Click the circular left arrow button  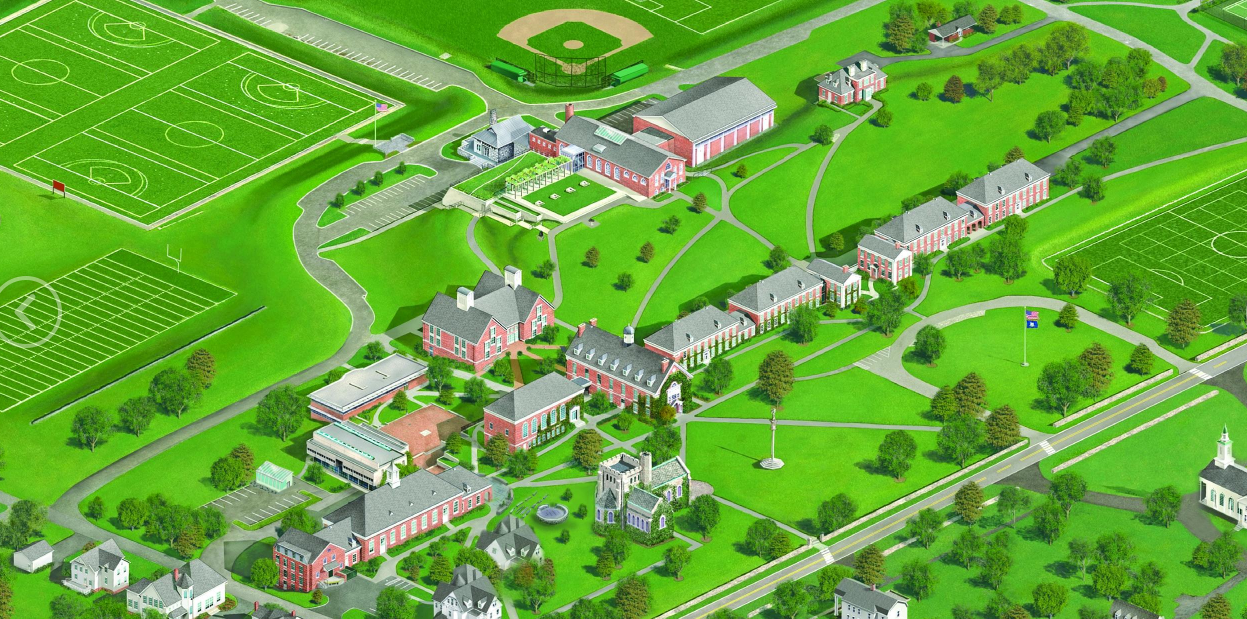[x=28, y=311]
